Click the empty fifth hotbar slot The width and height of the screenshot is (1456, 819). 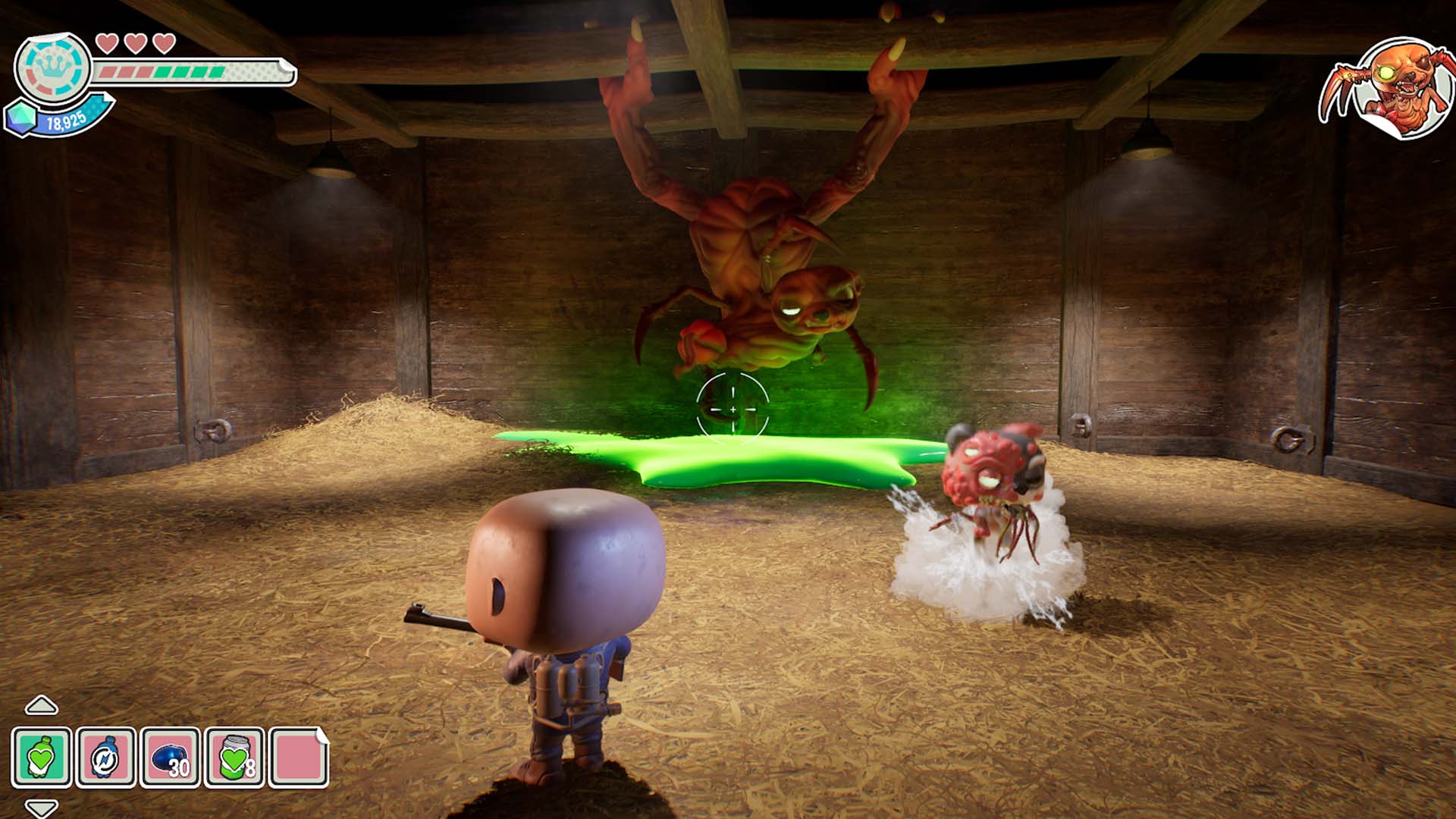[x=296, y=755]
